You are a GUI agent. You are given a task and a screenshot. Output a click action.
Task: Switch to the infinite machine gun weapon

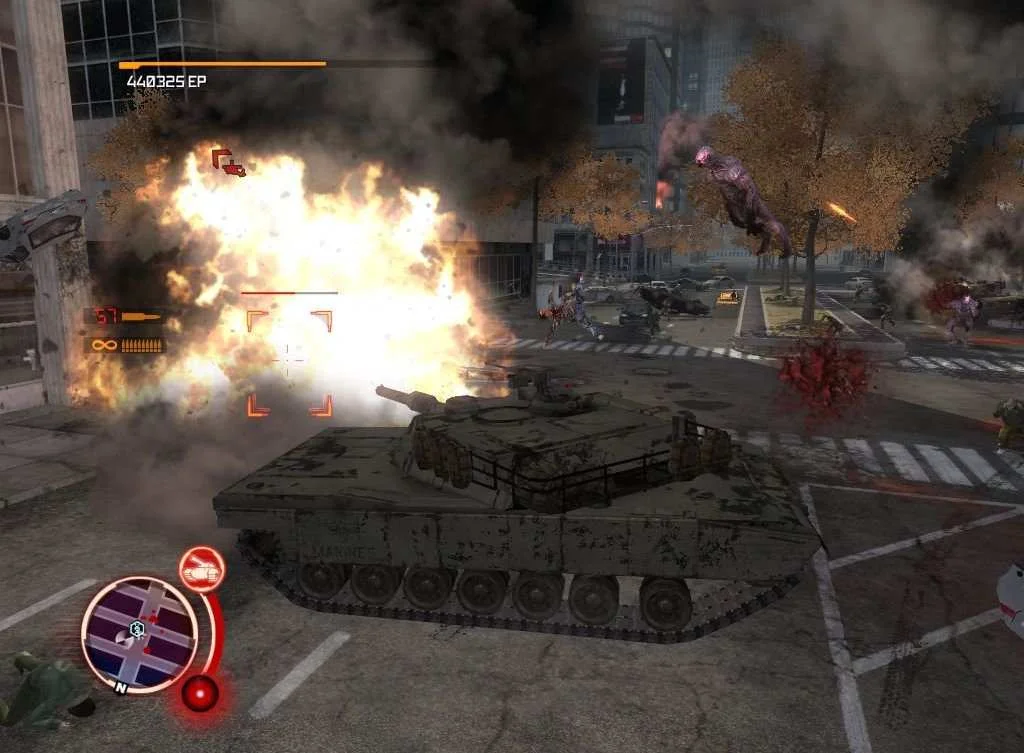[x=125, y=345]
